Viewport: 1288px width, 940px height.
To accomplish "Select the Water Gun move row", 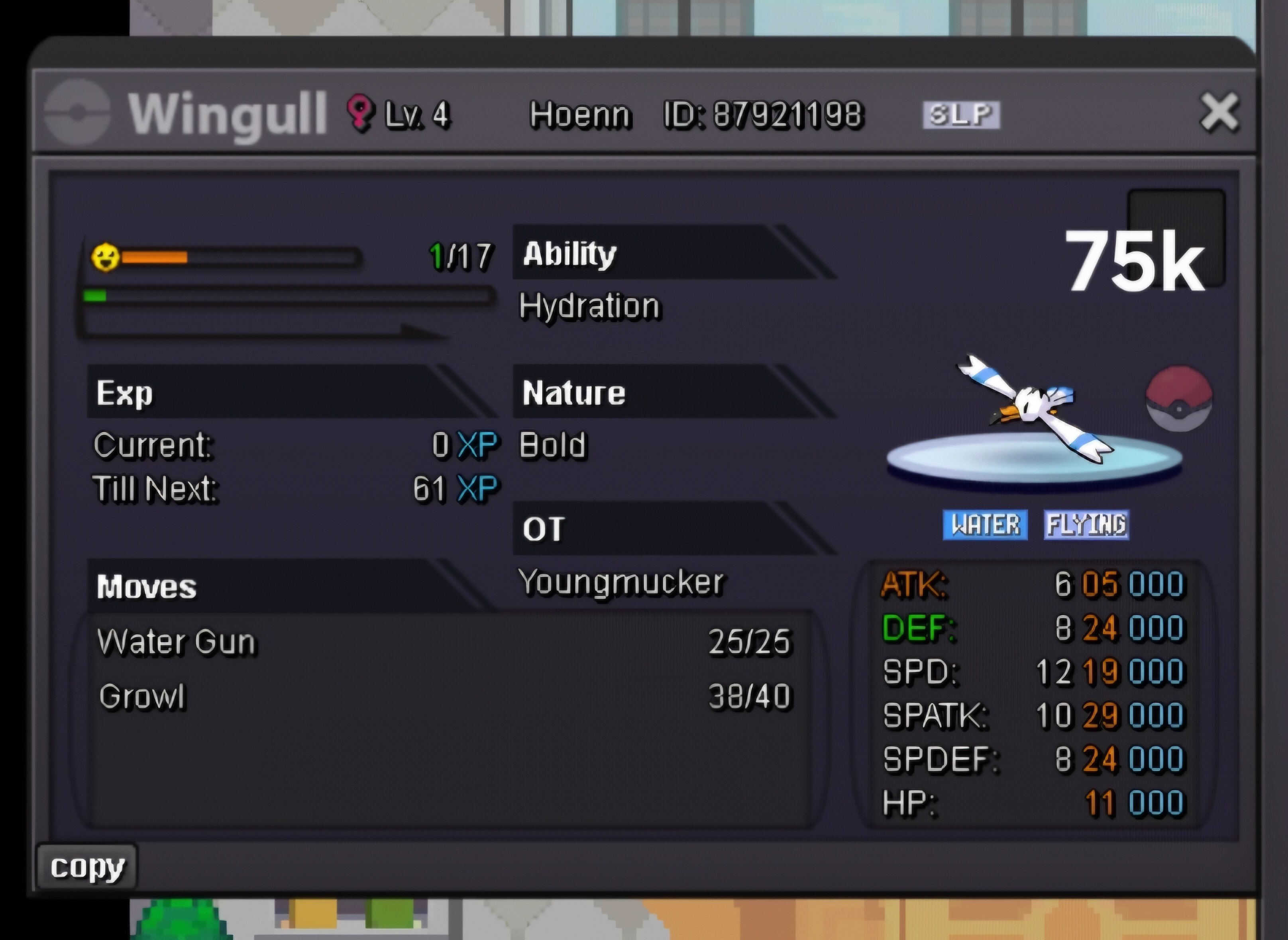I will (444, 642).
